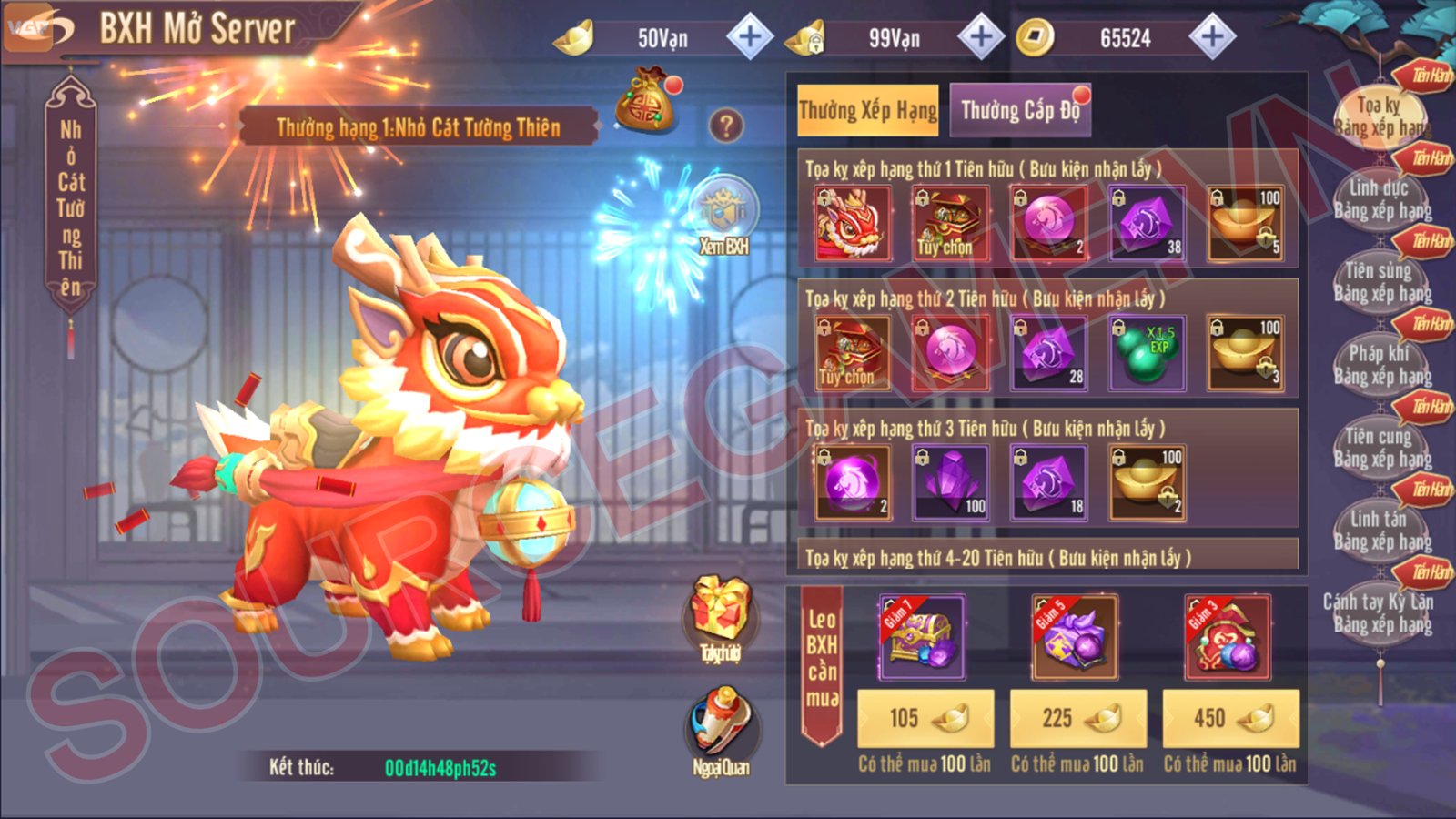Click the question mark help icon

(x=725, y=126)
